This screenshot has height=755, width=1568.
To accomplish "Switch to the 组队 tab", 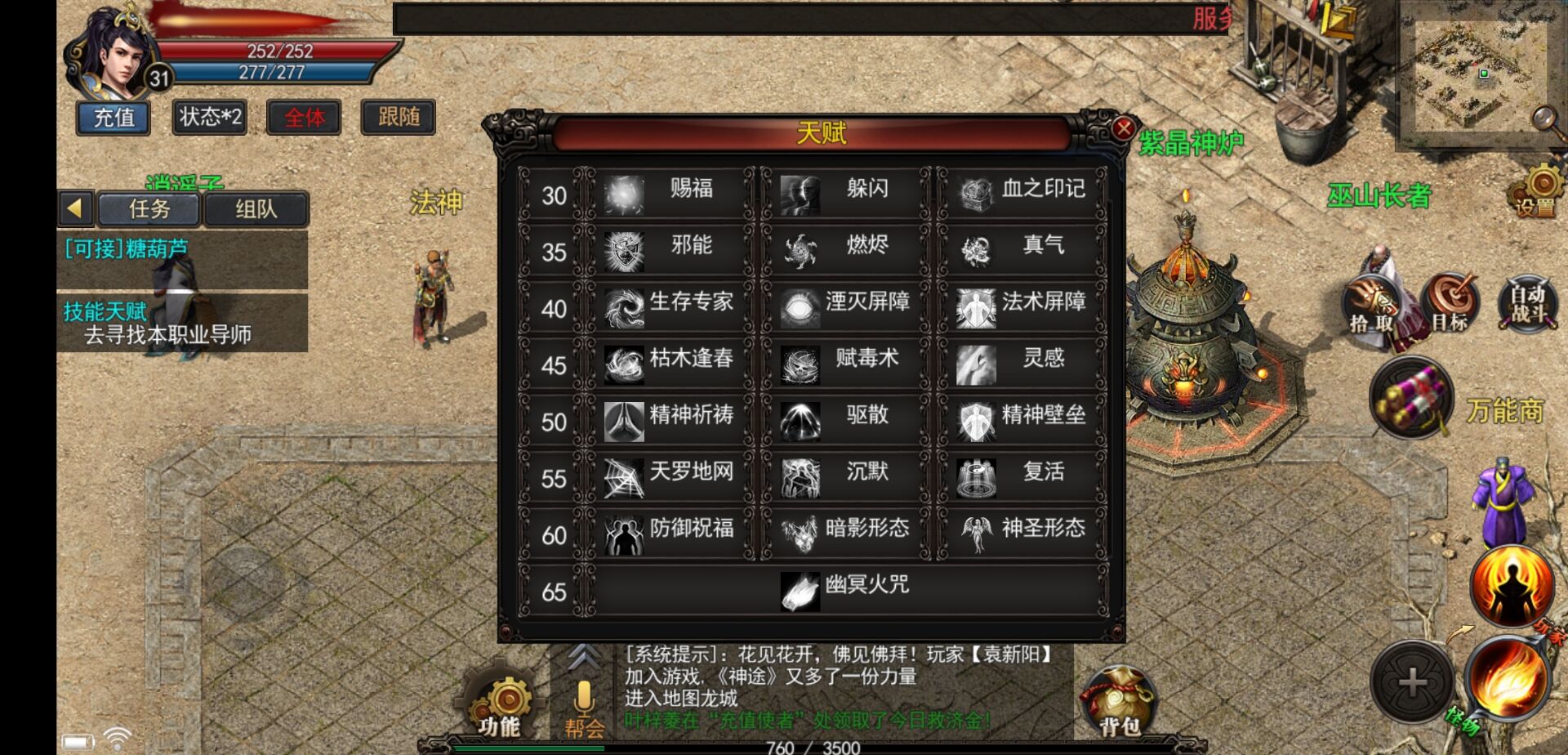I will [x=256, y=208].
